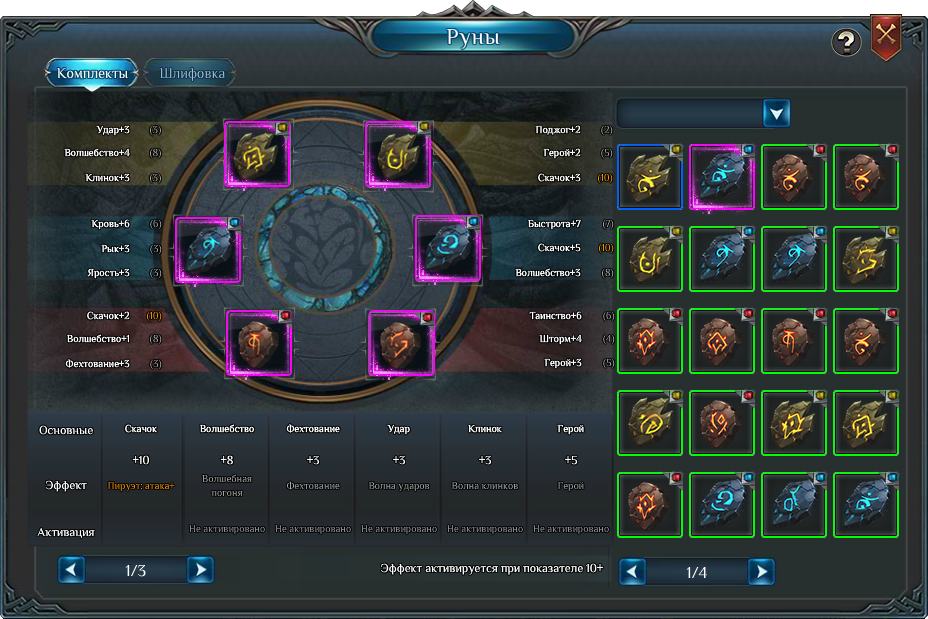Click equipped blue rune beside Кровь+6

click(x=209, y=250)
